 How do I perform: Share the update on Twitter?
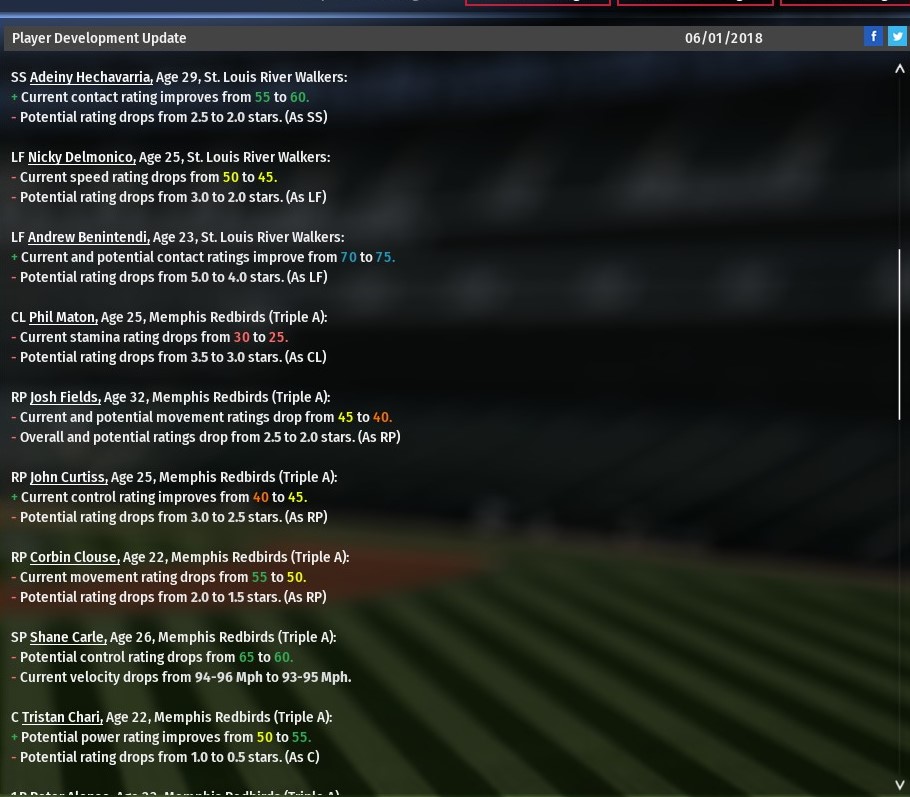897,36
